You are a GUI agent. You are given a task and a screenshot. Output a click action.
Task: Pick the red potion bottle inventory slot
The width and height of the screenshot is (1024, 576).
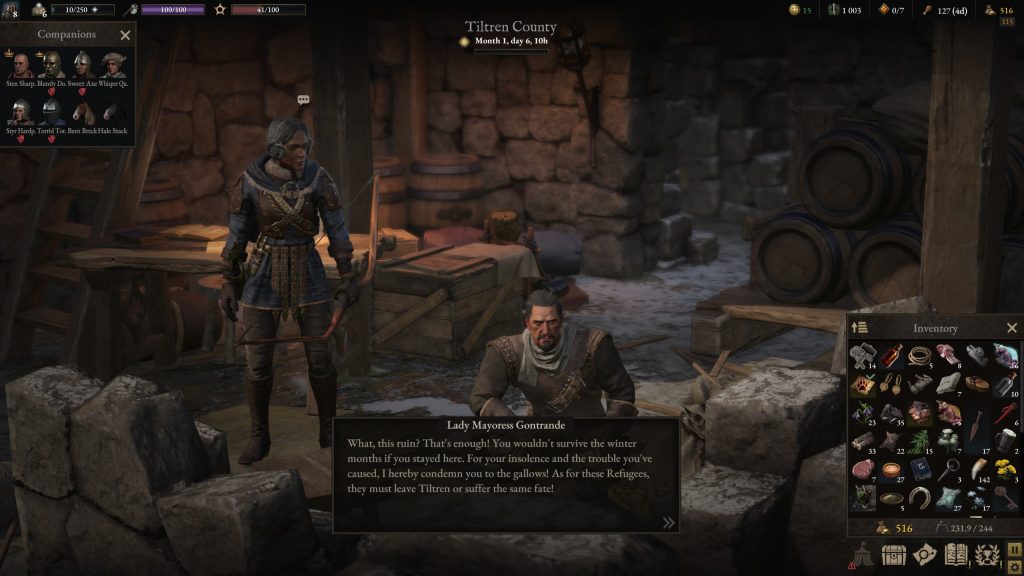pyautogui.click(x=893, y=355)
